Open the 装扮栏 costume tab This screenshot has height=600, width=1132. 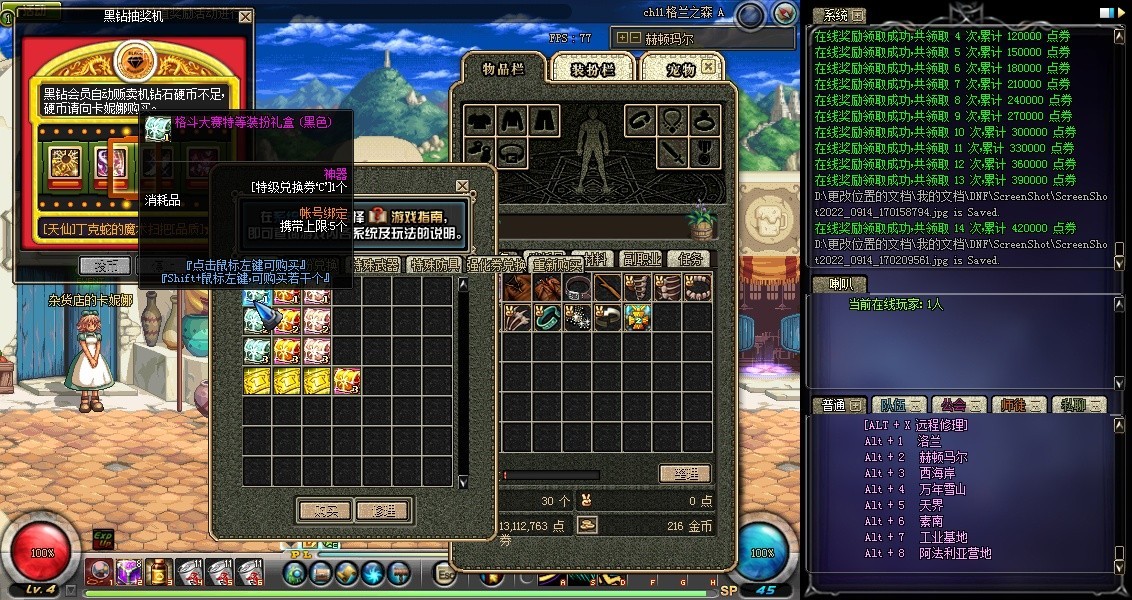pos(592,69)
